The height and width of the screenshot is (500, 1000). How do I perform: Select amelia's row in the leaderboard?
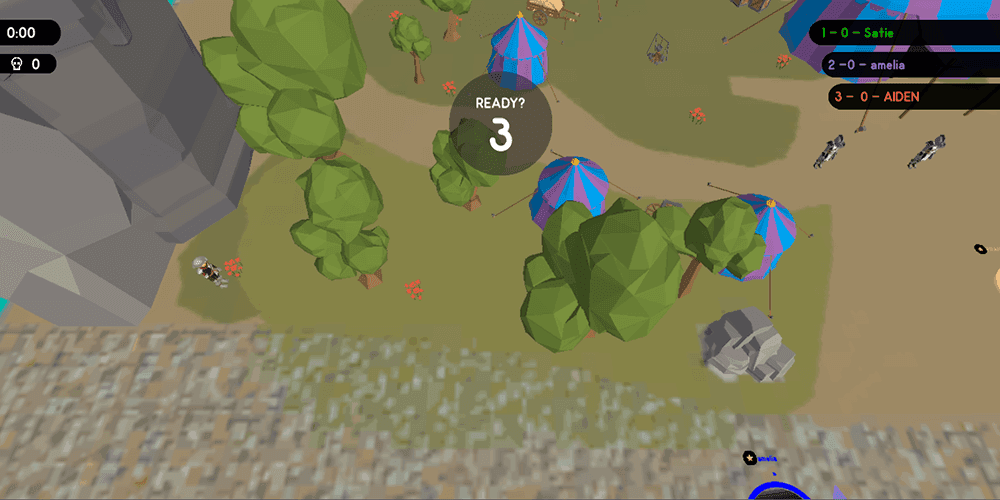point(905,65)
